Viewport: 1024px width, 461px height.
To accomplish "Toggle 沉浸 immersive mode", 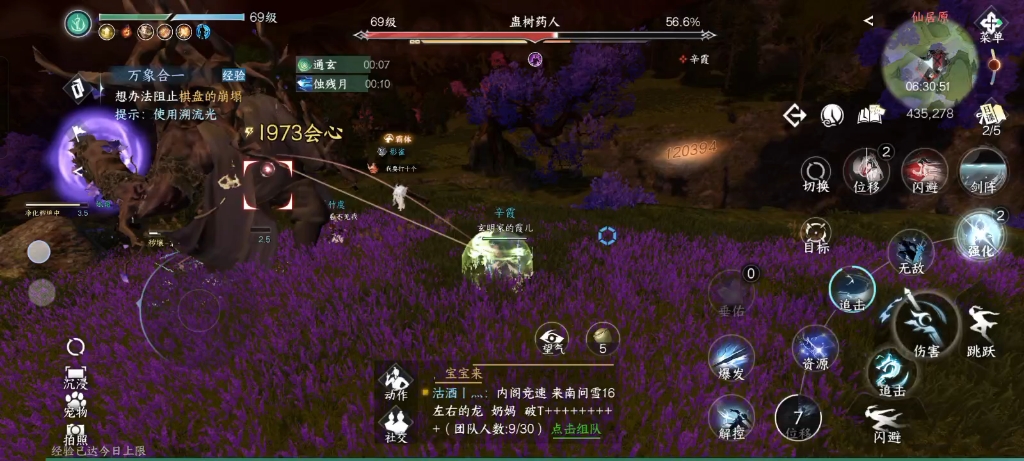I will click(x=75, y=372).
